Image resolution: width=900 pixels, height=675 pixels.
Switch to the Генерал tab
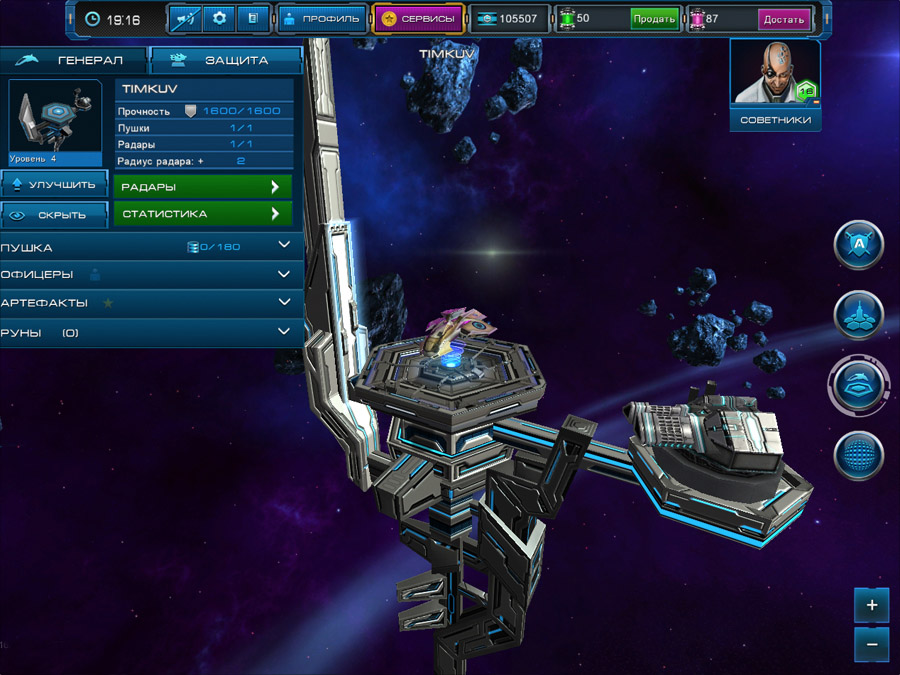(x=75, y=60)
